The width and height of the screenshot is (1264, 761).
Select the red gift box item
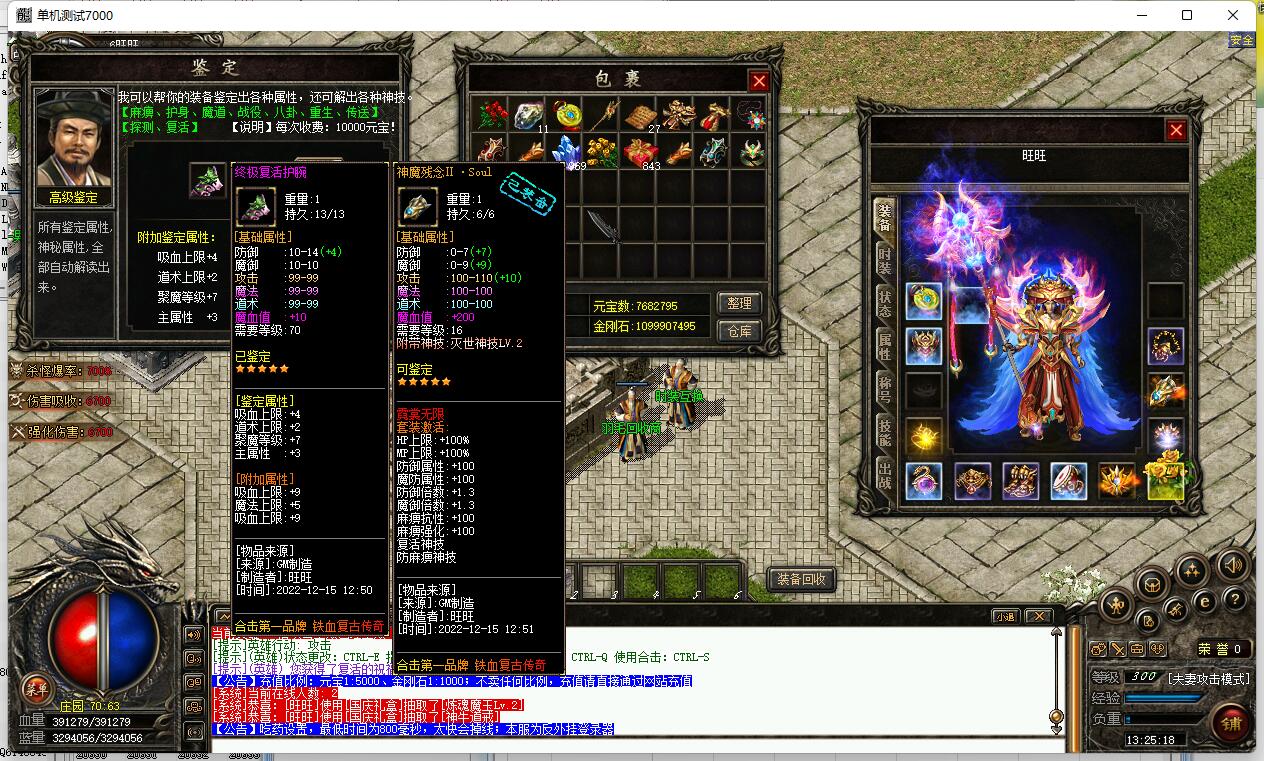pos(639,152)
